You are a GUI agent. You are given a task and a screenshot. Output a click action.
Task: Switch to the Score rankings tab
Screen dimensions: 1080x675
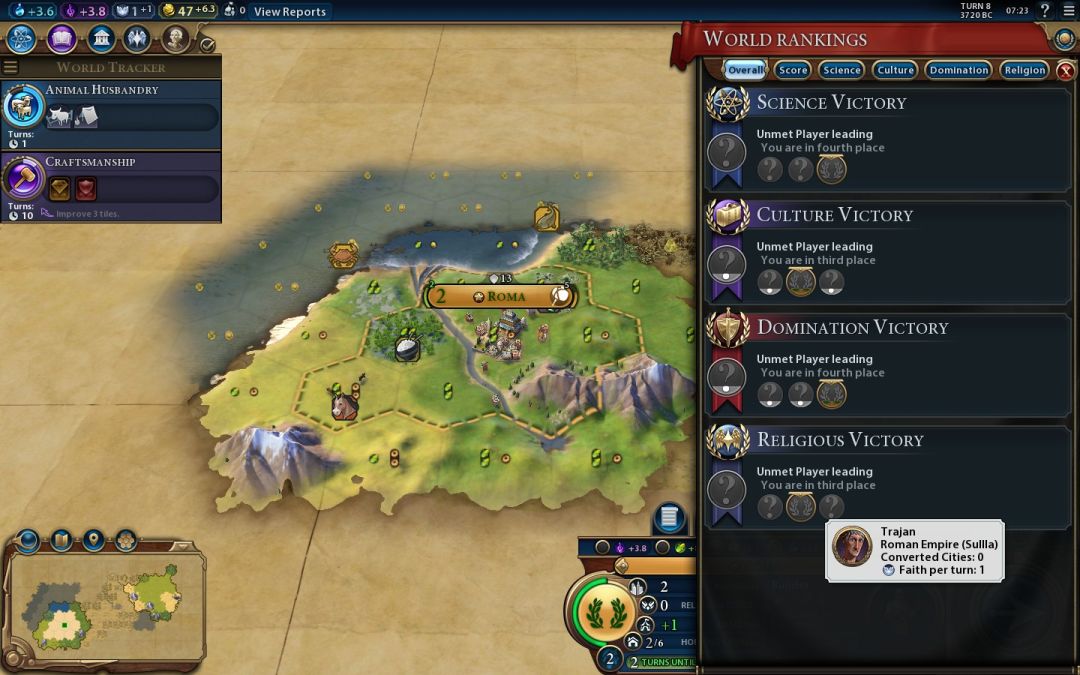point(793,70)
